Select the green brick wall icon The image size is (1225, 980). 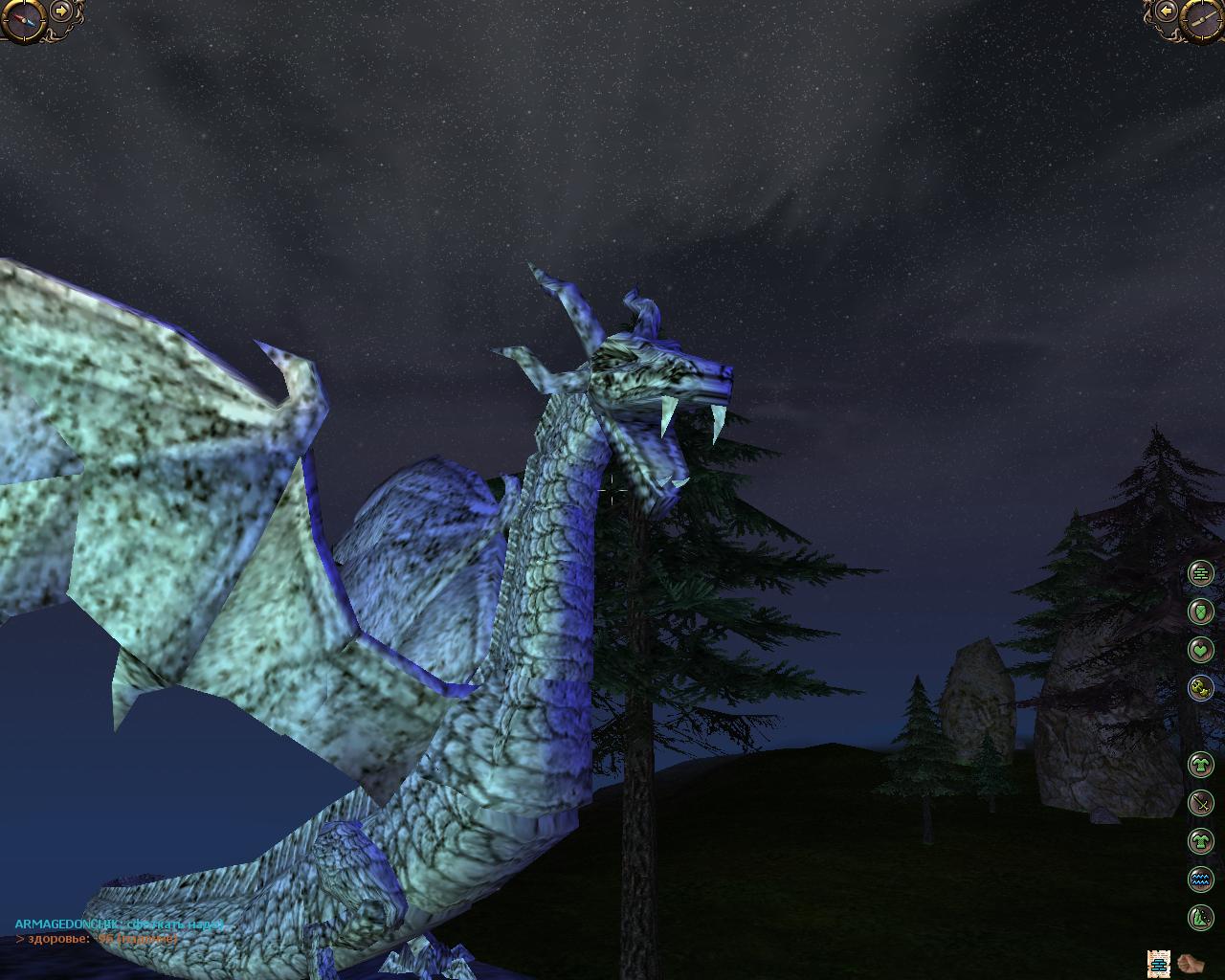[x=1200, y=573]
